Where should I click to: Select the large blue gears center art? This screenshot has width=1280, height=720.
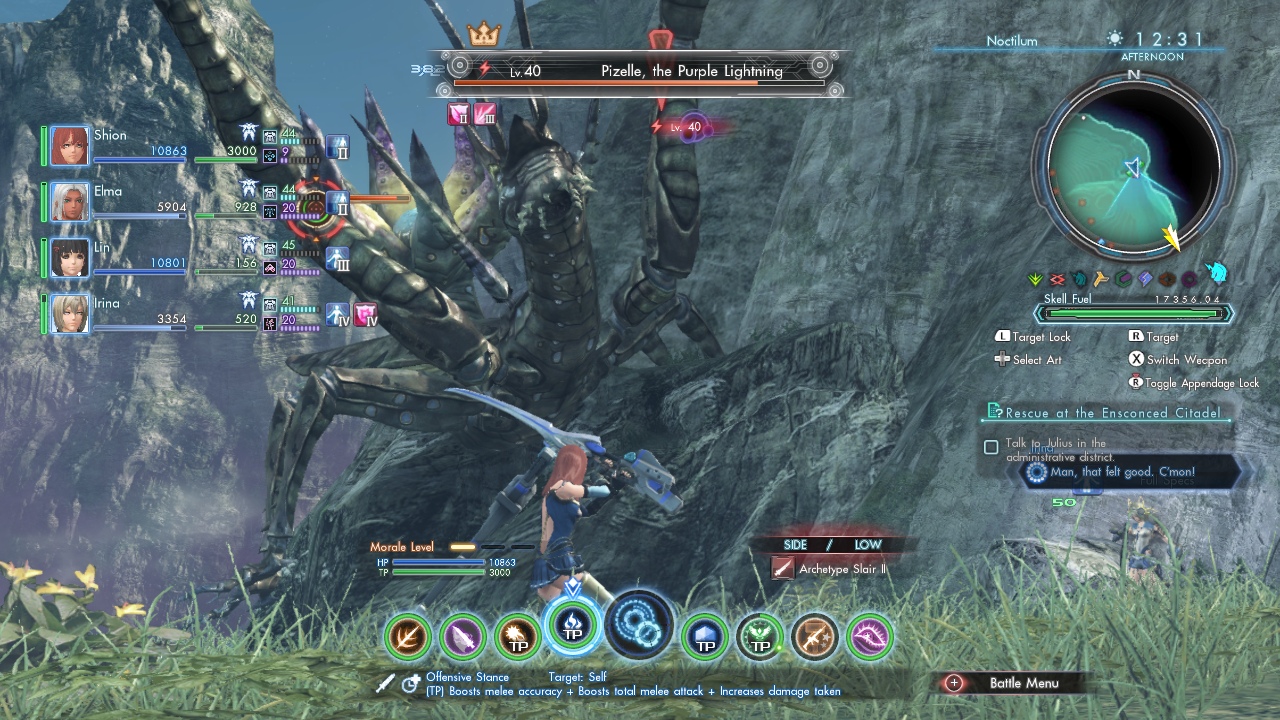click(641, 624)
